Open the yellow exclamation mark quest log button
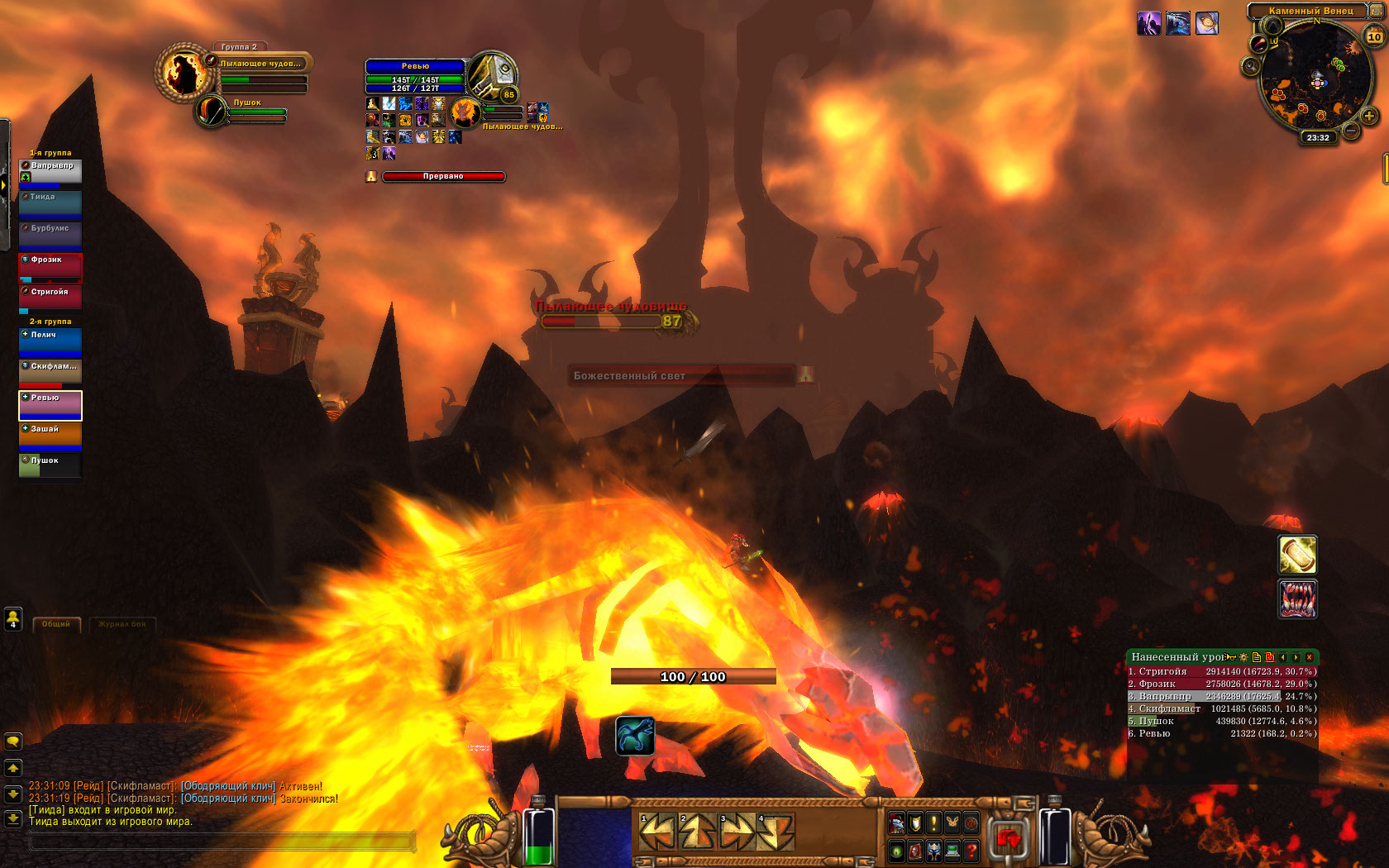The height and width of the screenshot is (868, 1389). (x=933, y=823)
